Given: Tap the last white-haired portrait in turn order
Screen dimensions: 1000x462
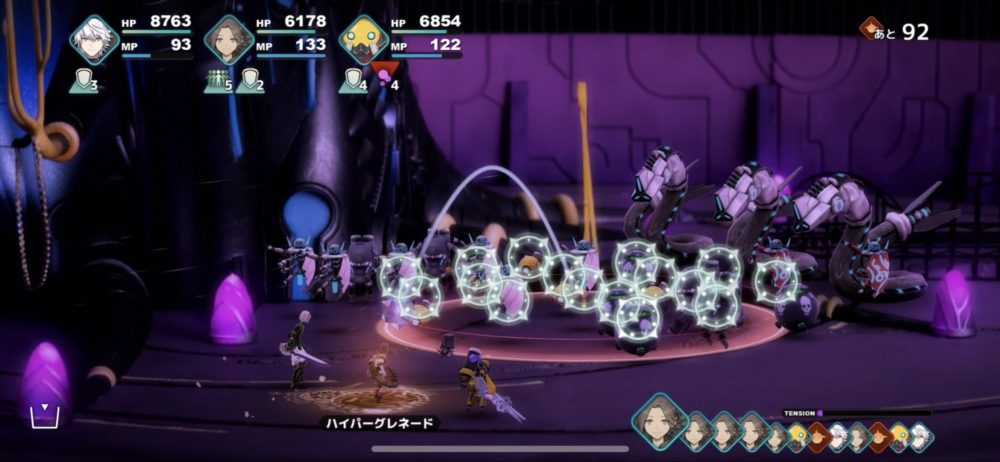Looking at the screenshot, I should (x=919, y=436).
